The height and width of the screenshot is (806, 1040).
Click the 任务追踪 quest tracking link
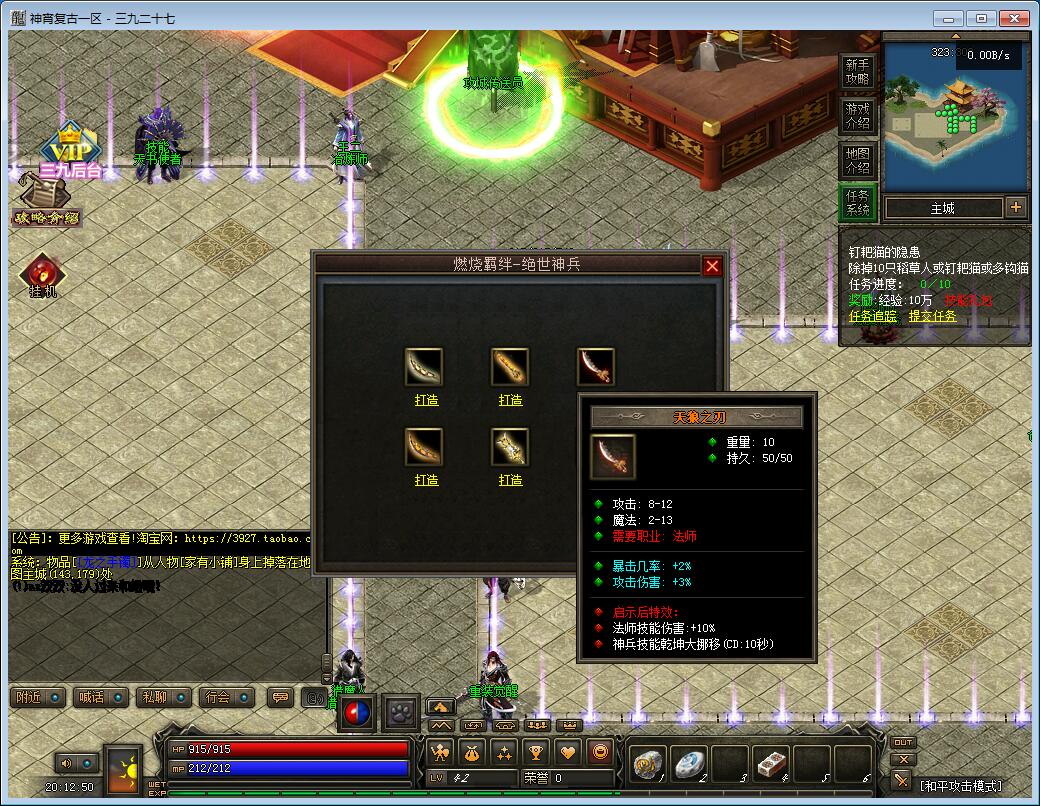coord(872,316)
